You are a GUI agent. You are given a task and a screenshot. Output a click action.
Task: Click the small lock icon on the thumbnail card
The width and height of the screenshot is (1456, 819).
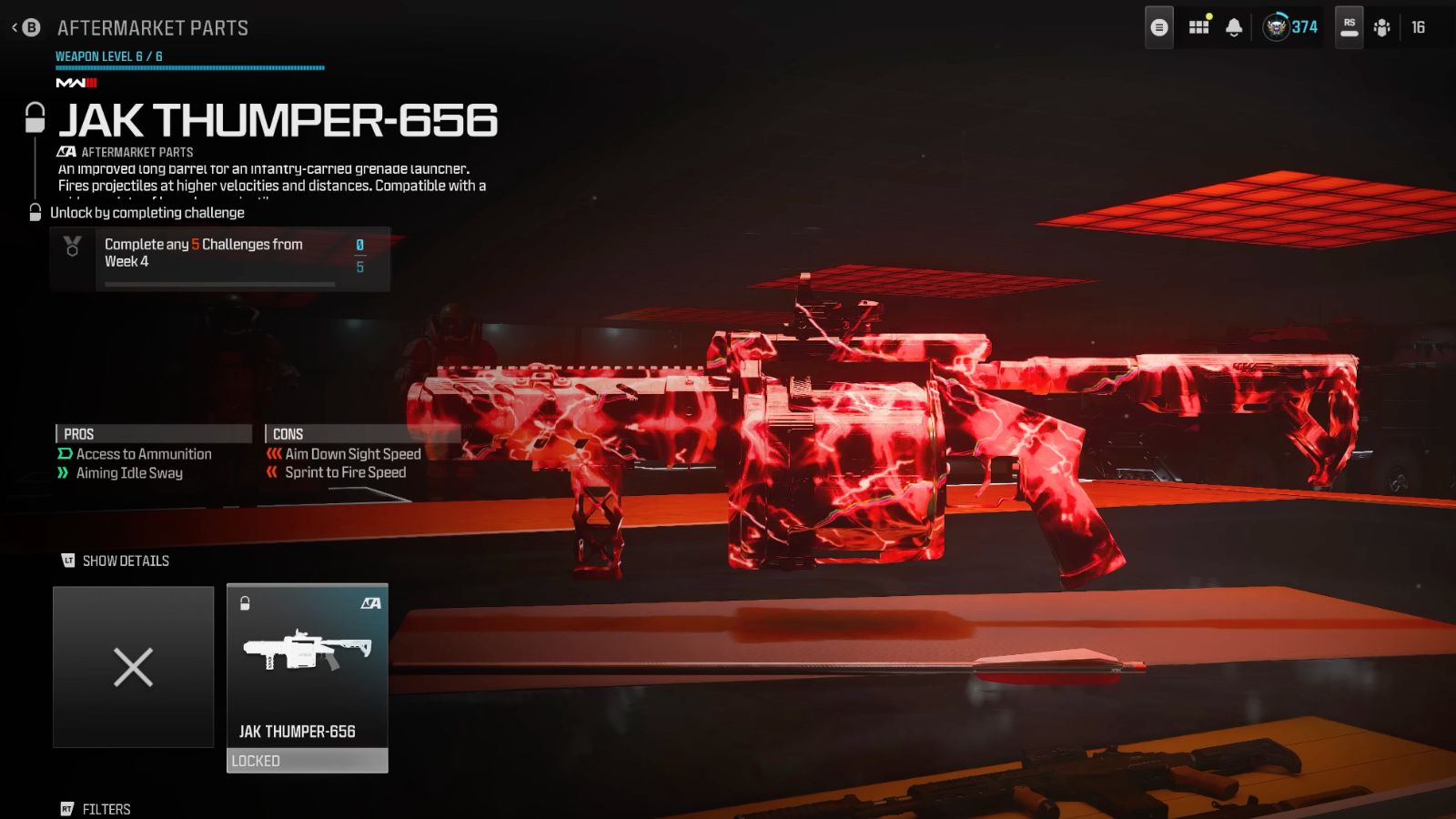[244, 602]
